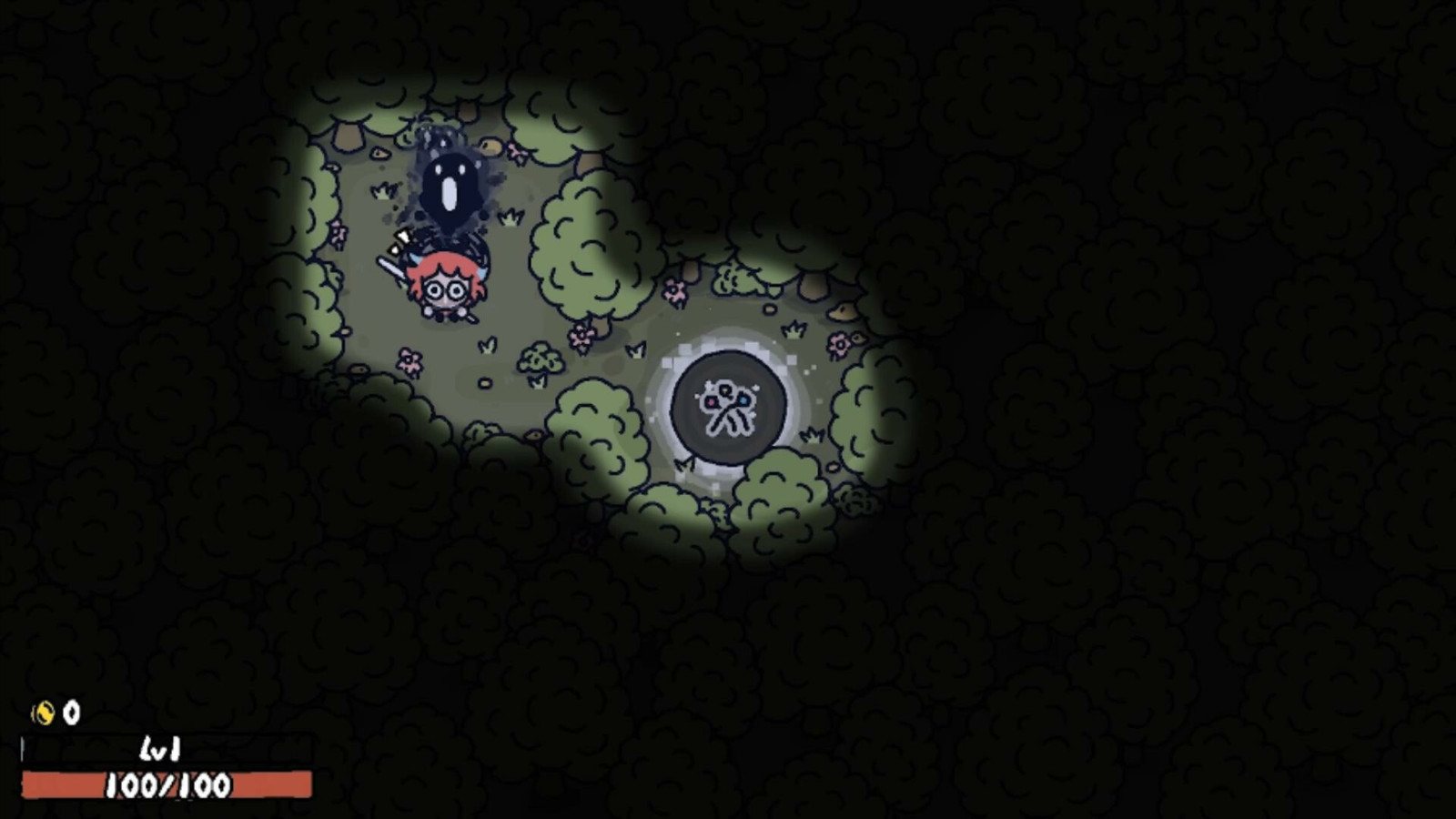The height and width of the screenshot is (819, 1456).
Task: Click the gold coin icon in the HUD
Action: (x=43, y=711)
